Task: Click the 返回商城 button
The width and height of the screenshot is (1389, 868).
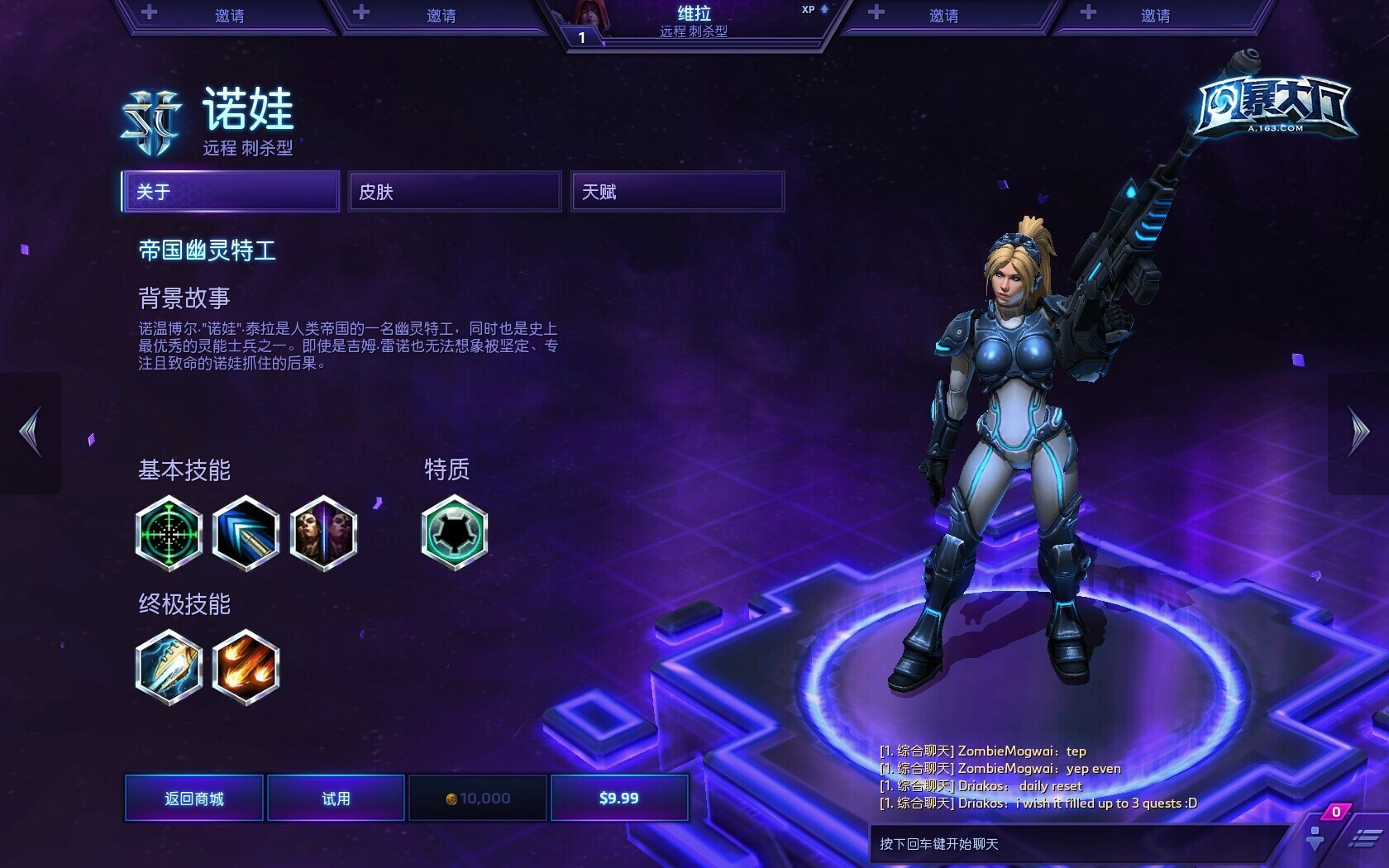Action: click(x=194, y=798)
